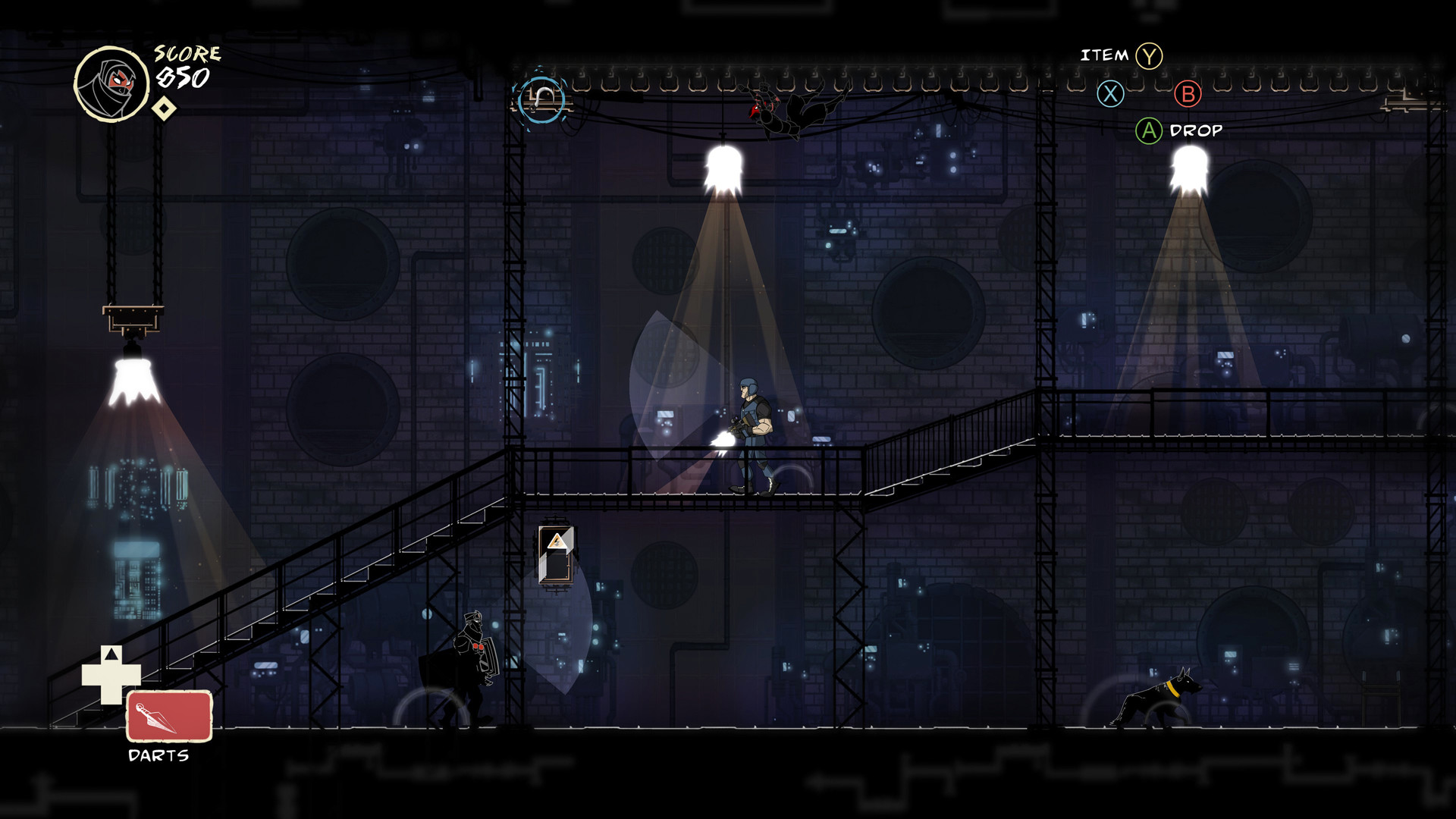Toggle the triangular hazard warning sign
This screenshot has width=1456, height=819.
click(x=556, y=540)
